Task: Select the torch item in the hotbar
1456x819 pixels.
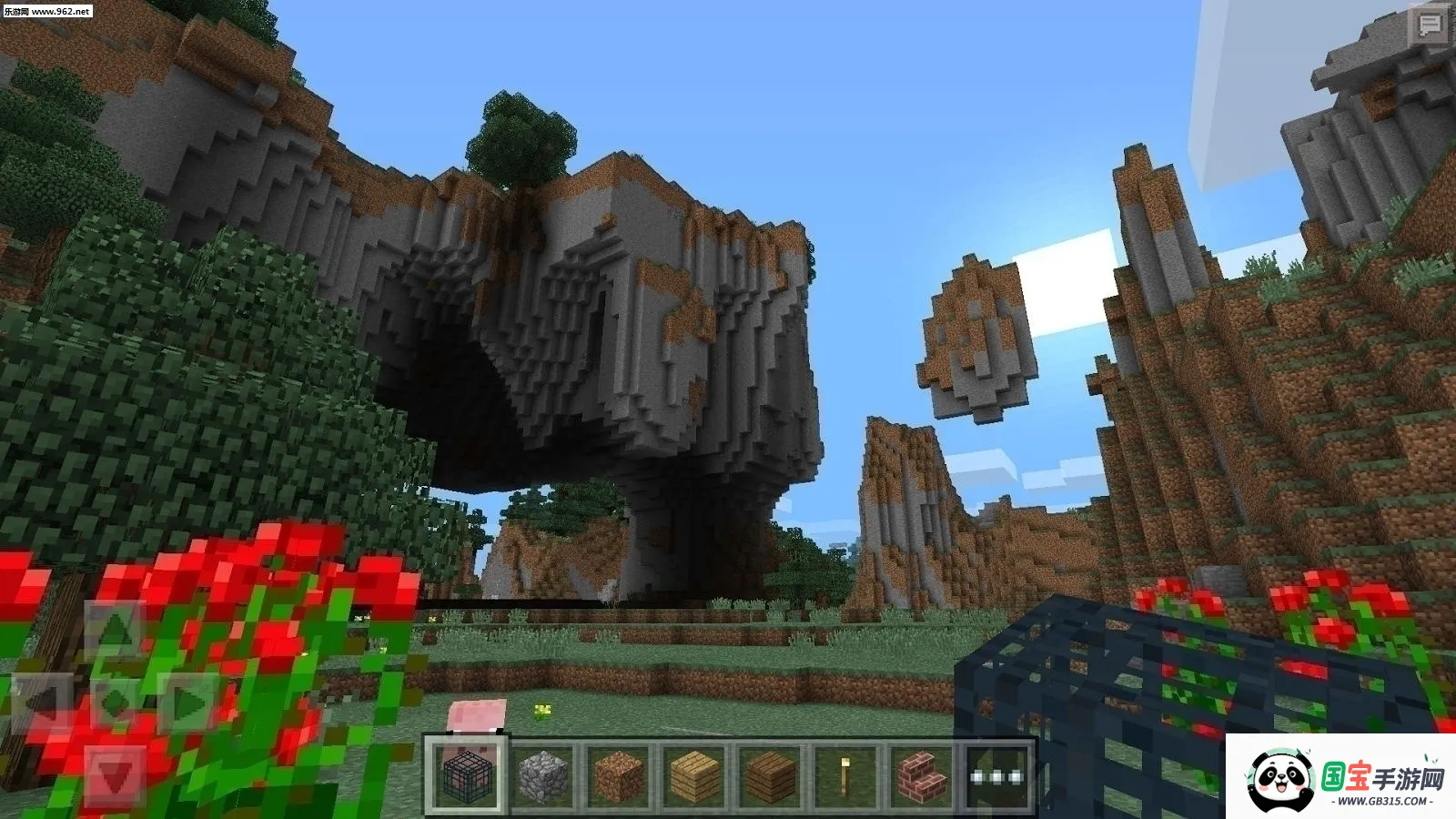Action: [x=845, y=778]
